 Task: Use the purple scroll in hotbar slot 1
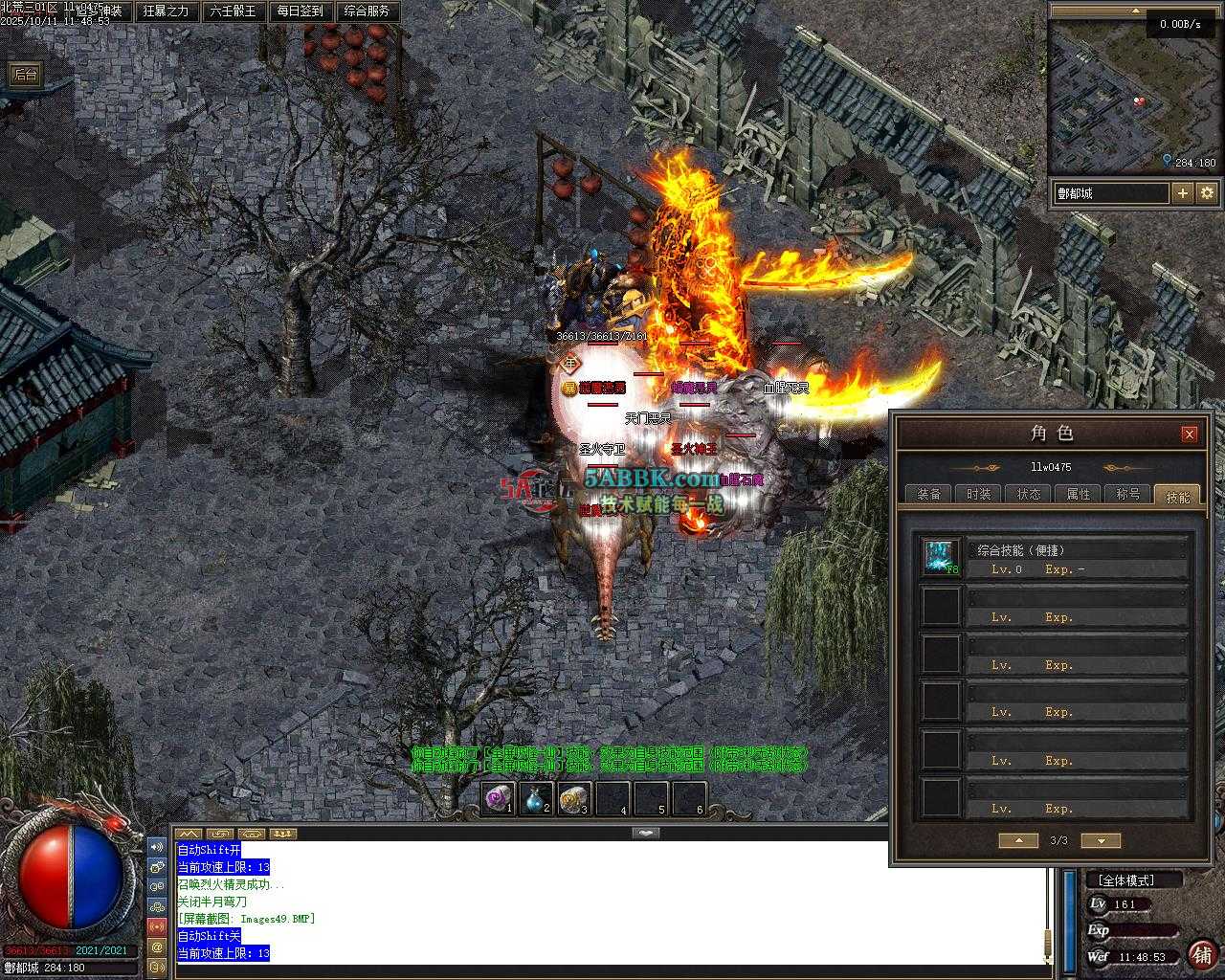click(498, 798)
